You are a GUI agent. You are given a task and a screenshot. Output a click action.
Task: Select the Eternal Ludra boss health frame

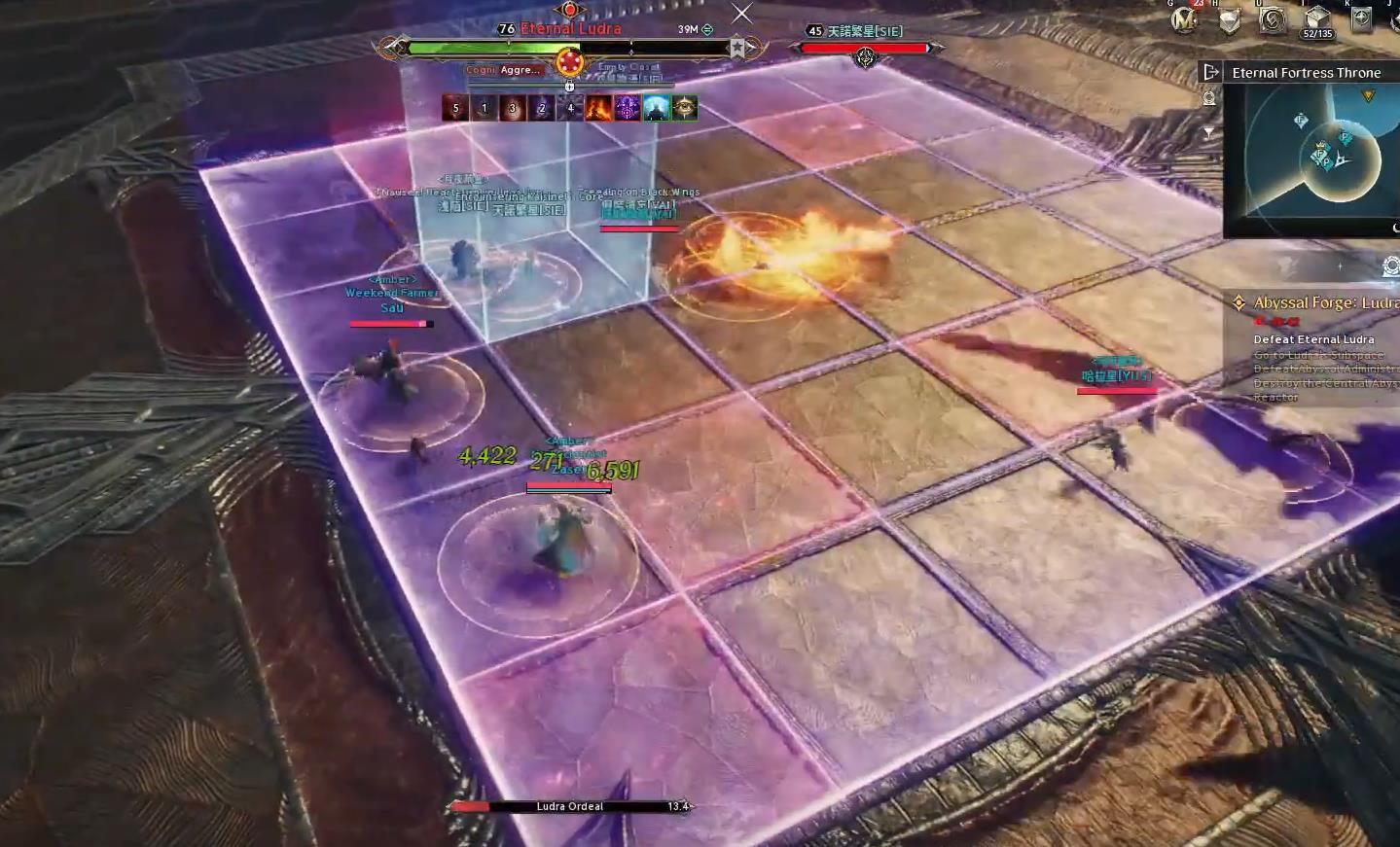click(569, 48)
